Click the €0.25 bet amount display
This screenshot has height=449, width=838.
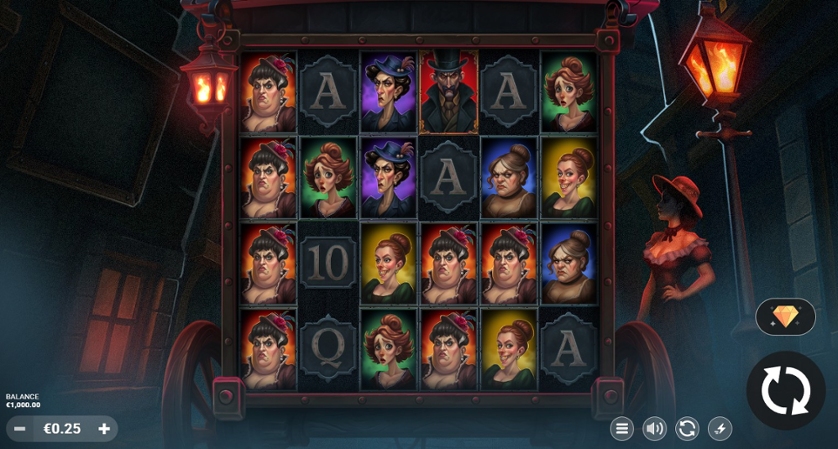[x=62, y=429]
